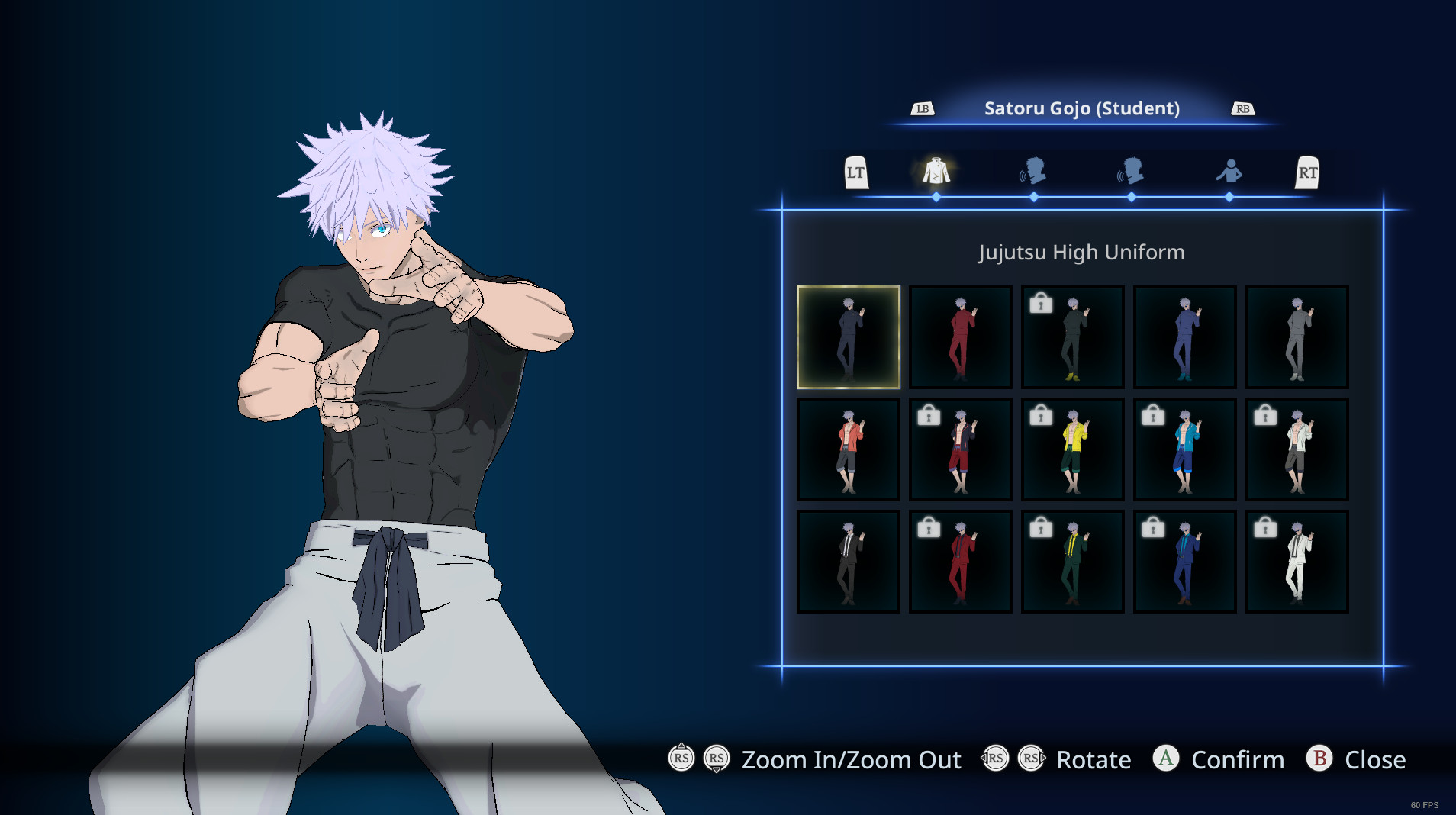Confirm selection with the A button
Viewport: 1456px width, 815px height.
click(x=1165, y=759)
